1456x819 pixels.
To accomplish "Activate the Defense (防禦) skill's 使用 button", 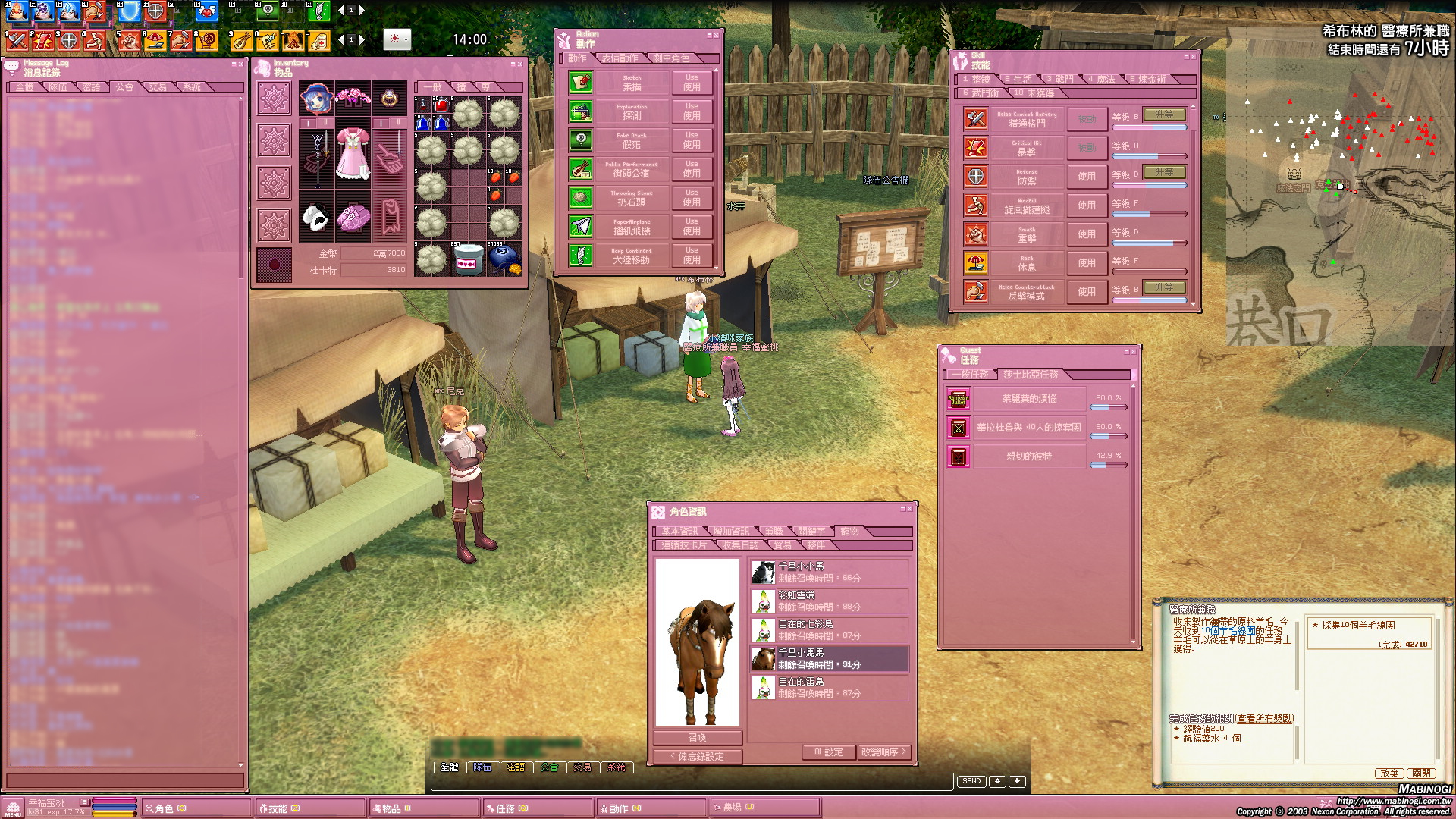I will (x=1086, y=177).
